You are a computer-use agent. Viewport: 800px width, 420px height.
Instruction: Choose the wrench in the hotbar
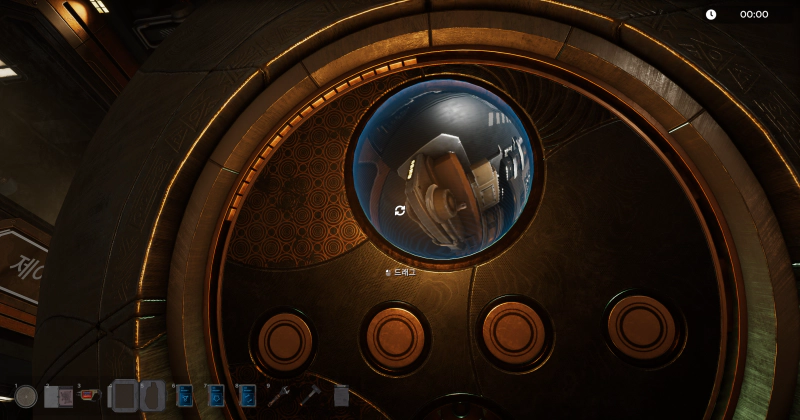[279, 396]
